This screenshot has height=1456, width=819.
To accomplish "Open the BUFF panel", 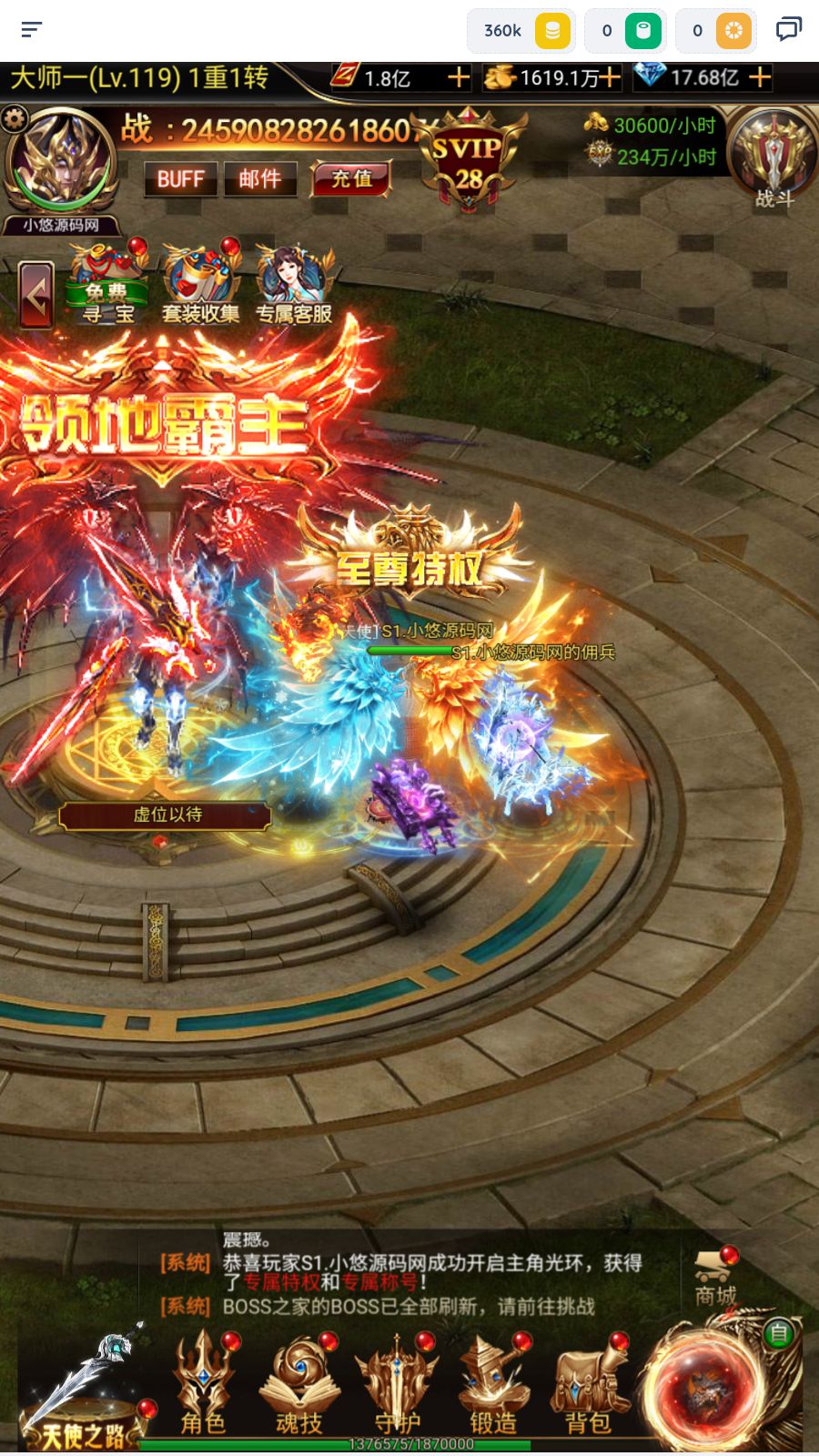I will (180, 179).
